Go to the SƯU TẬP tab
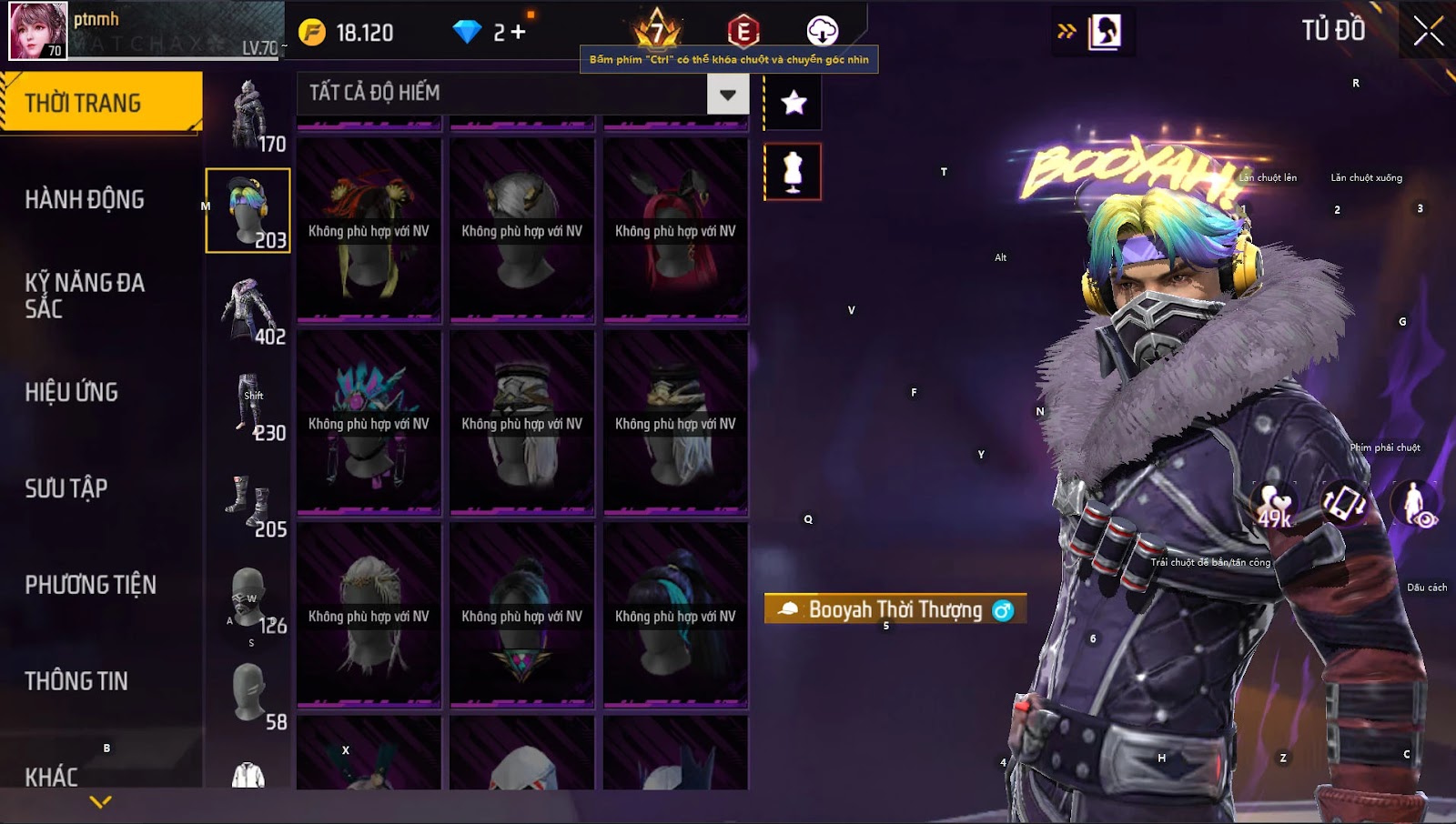 point(66,488)
